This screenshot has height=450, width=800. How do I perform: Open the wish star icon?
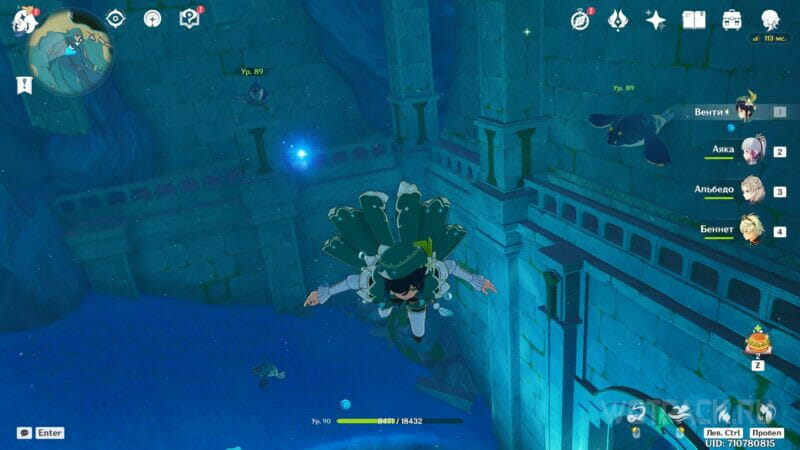(x=656, y=20)
